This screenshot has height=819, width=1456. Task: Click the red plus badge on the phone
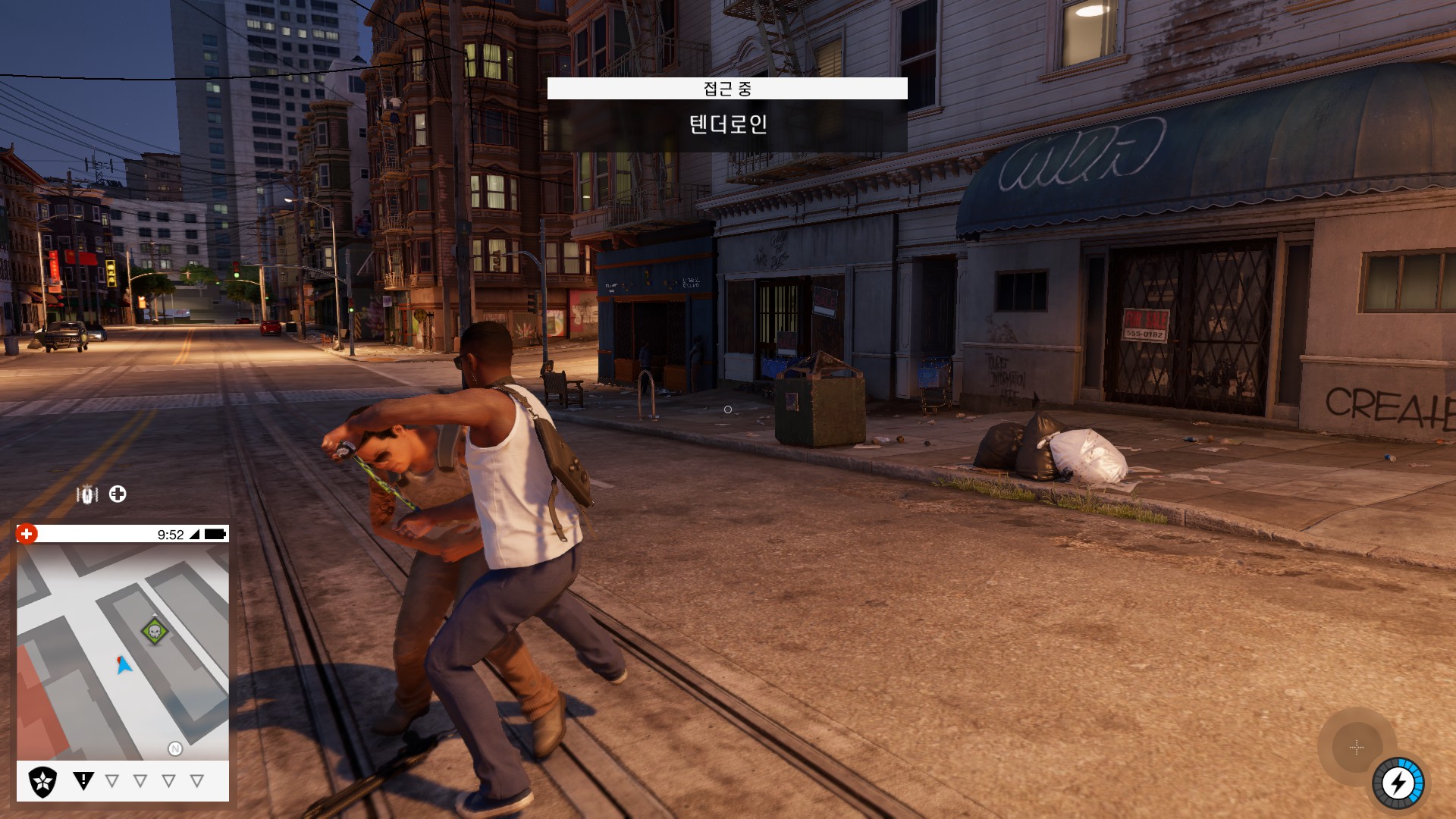pos(27,534)
